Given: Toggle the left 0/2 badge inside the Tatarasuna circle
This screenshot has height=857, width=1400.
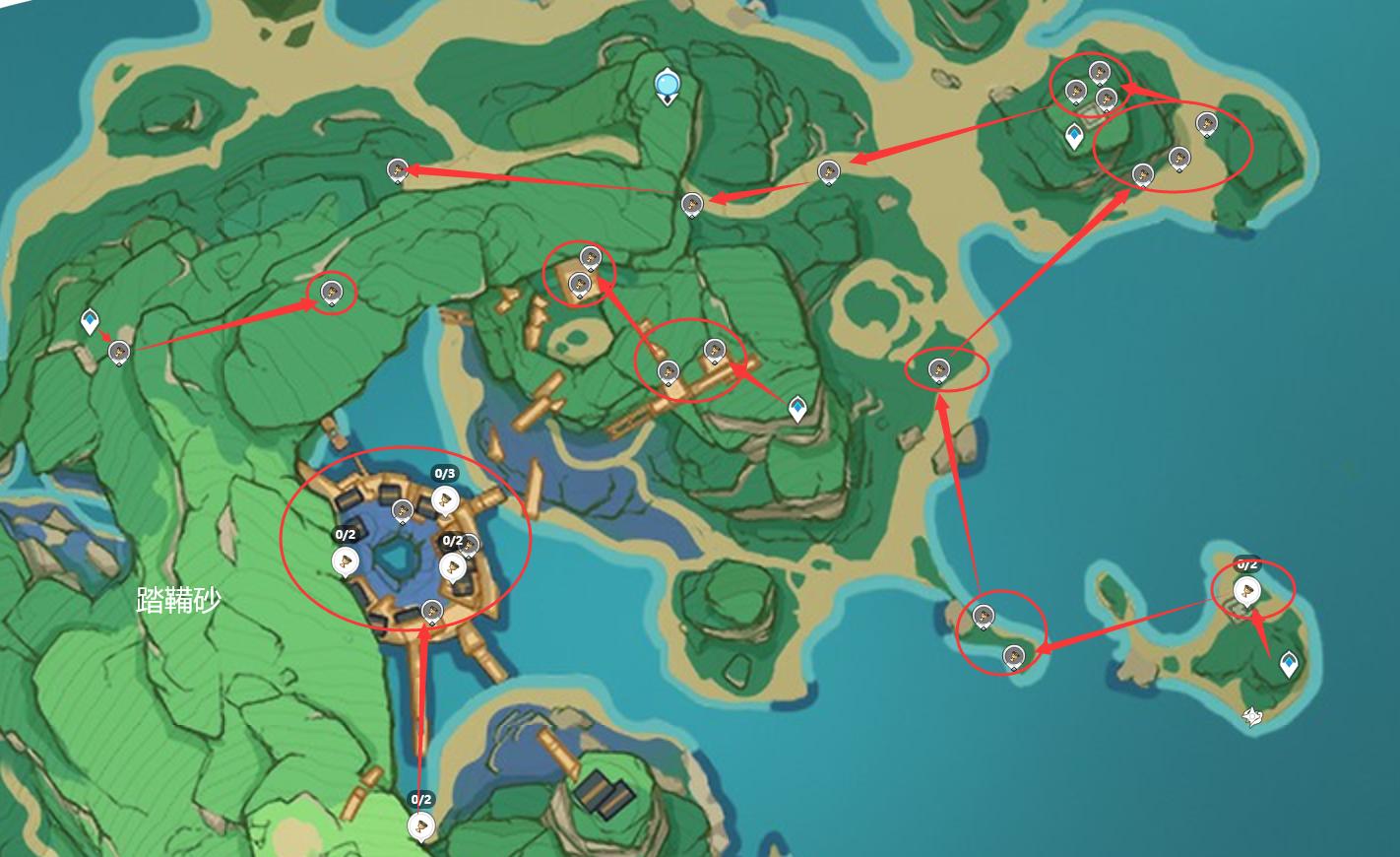Looking at the screenshot, I should 345,537.
